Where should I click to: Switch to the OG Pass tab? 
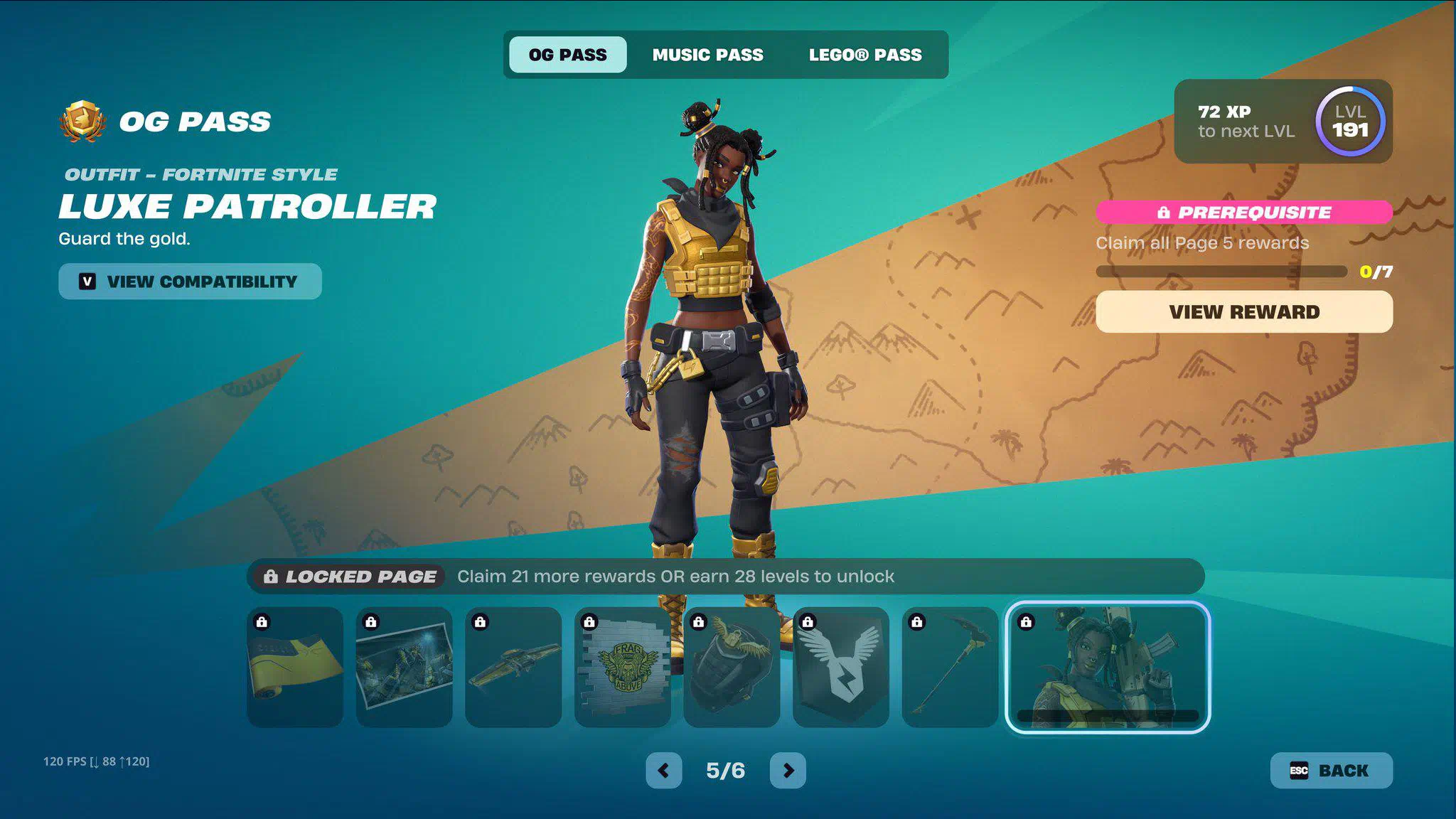click(x=567, y=55)
